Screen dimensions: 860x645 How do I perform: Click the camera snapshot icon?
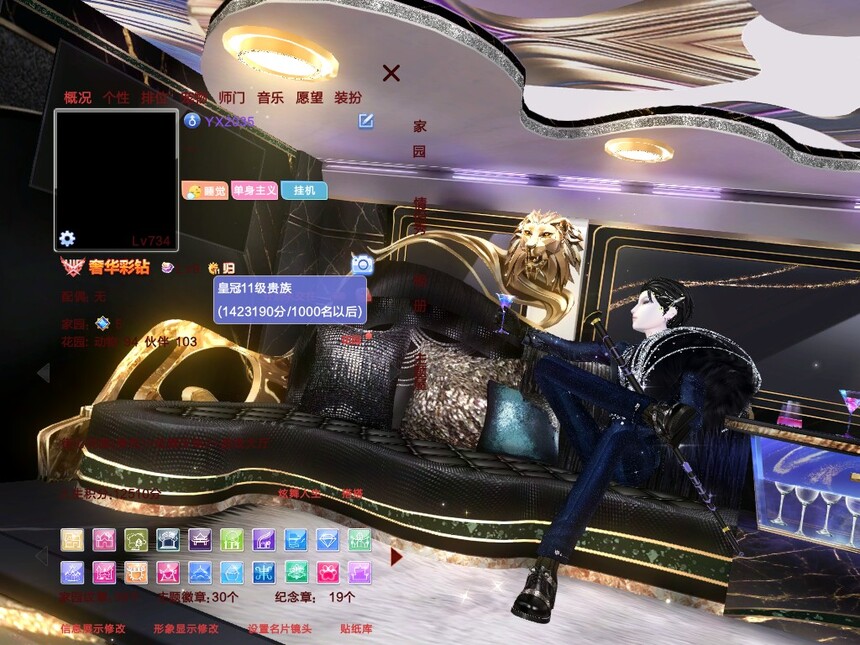coord(362,264)
